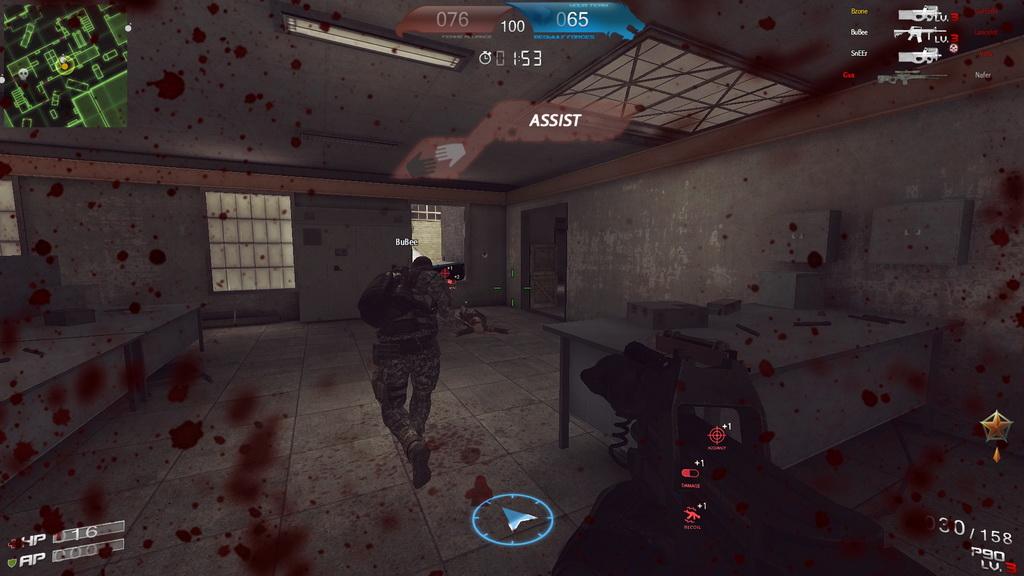Screen dimensions: 1024x576
Task: Click the sniper rifle kill feed row
Action: [912, 76]
